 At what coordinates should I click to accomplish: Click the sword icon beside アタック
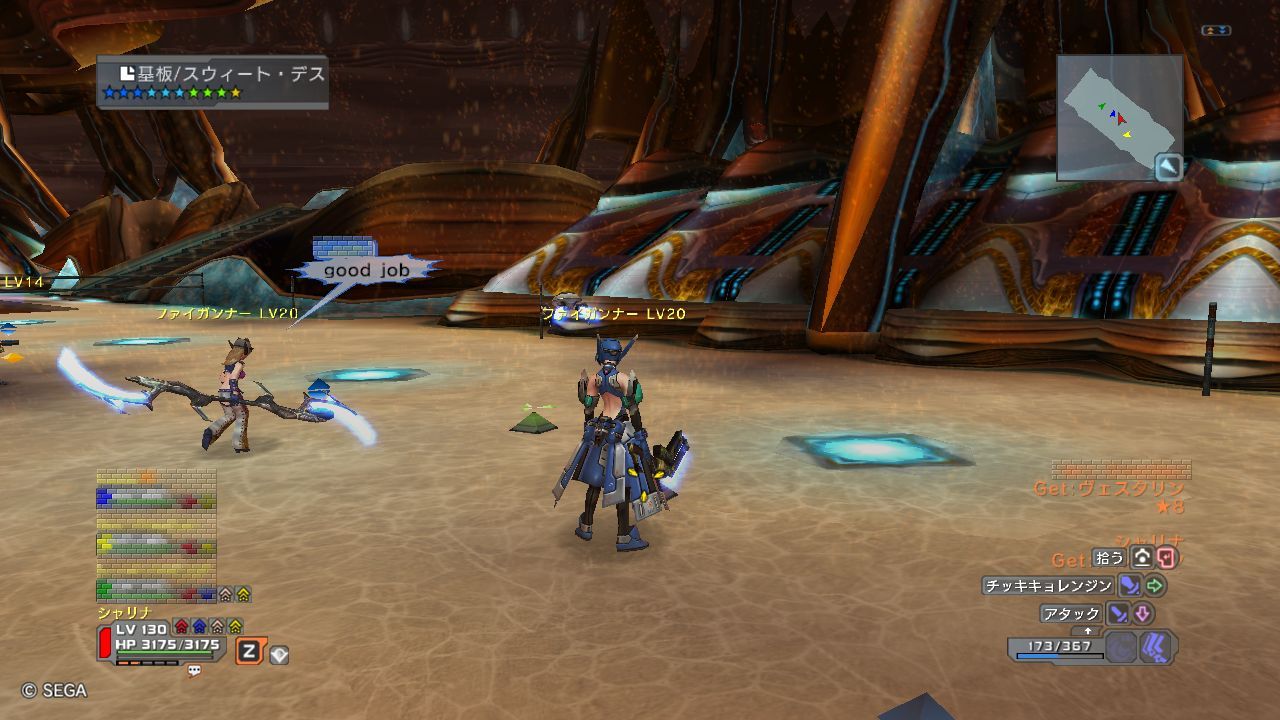coord(1119,614)
